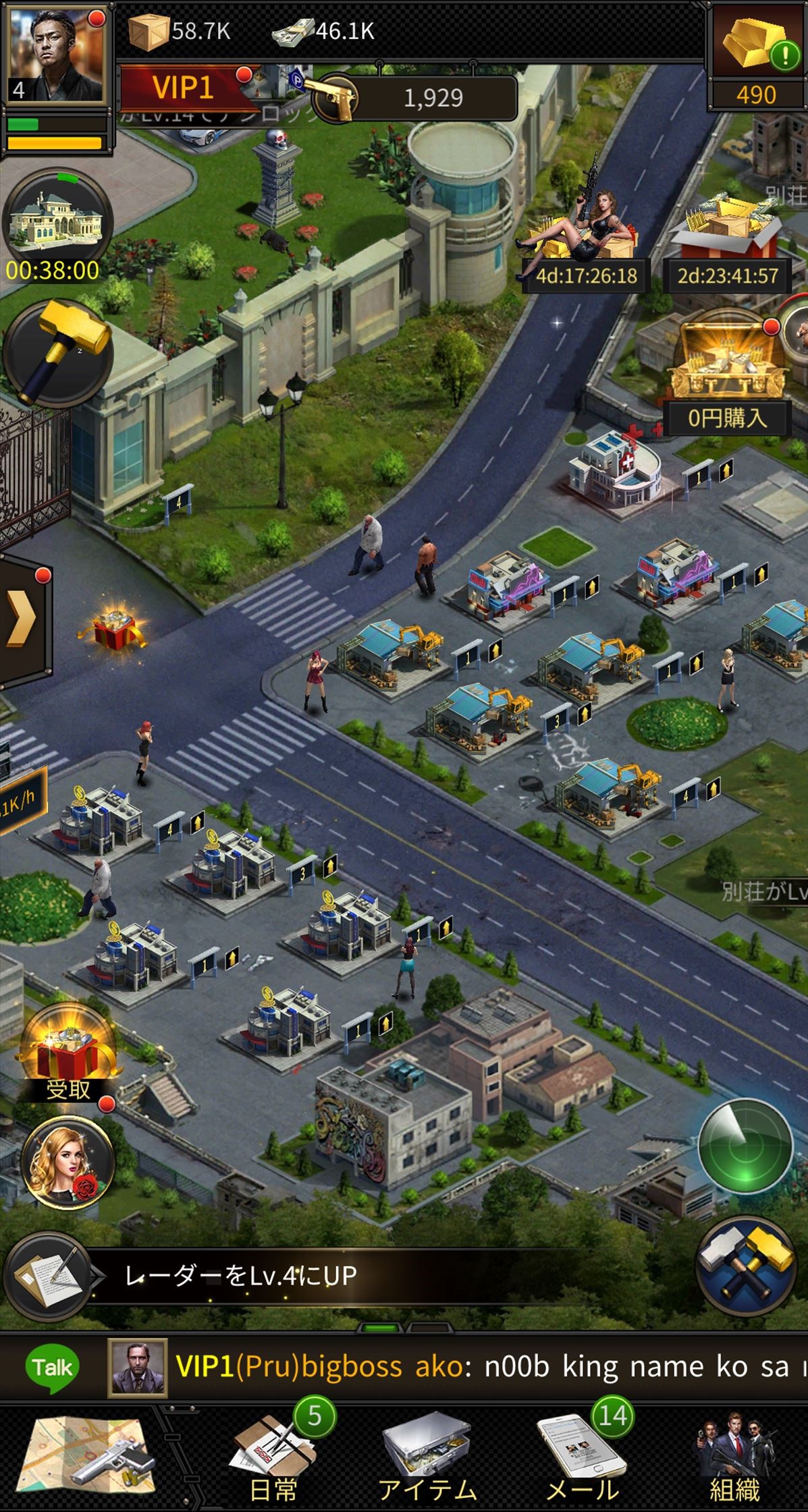Image resolution: width=808 pixels, height=1512 pixels.
Task: Tap the VIP1 banner
Action: pos(184,88)
